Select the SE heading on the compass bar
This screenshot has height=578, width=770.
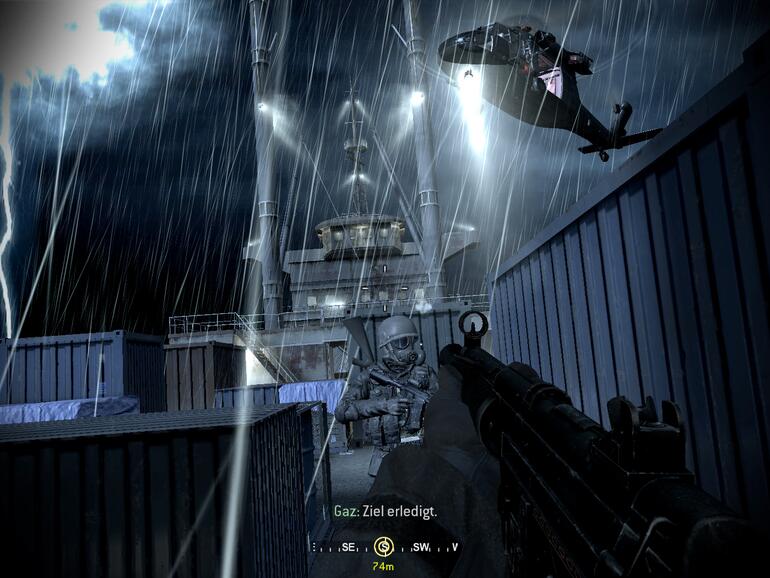point(347,547)
